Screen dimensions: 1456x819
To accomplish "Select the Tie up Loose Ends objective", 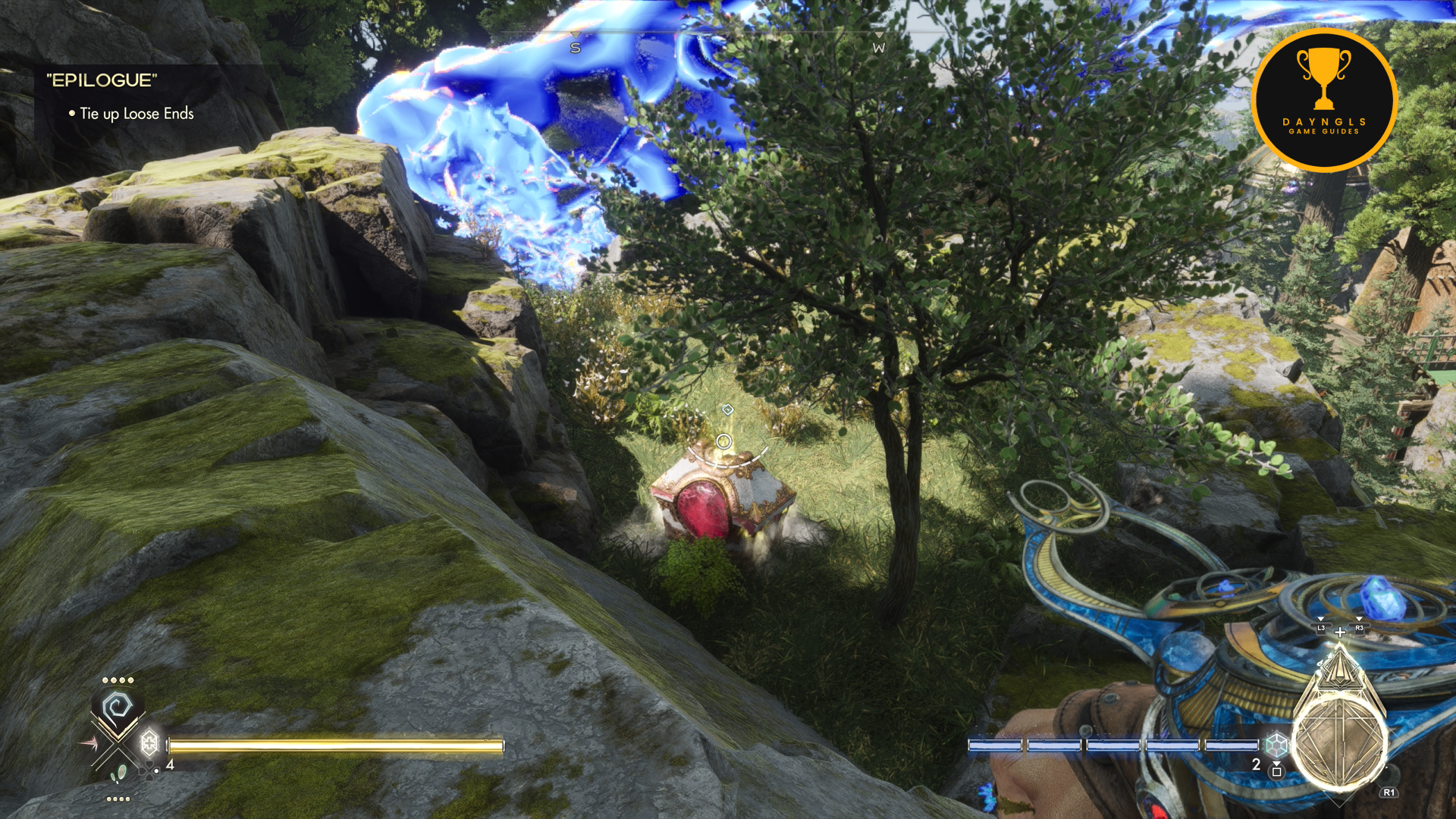I will pos(136,114).
